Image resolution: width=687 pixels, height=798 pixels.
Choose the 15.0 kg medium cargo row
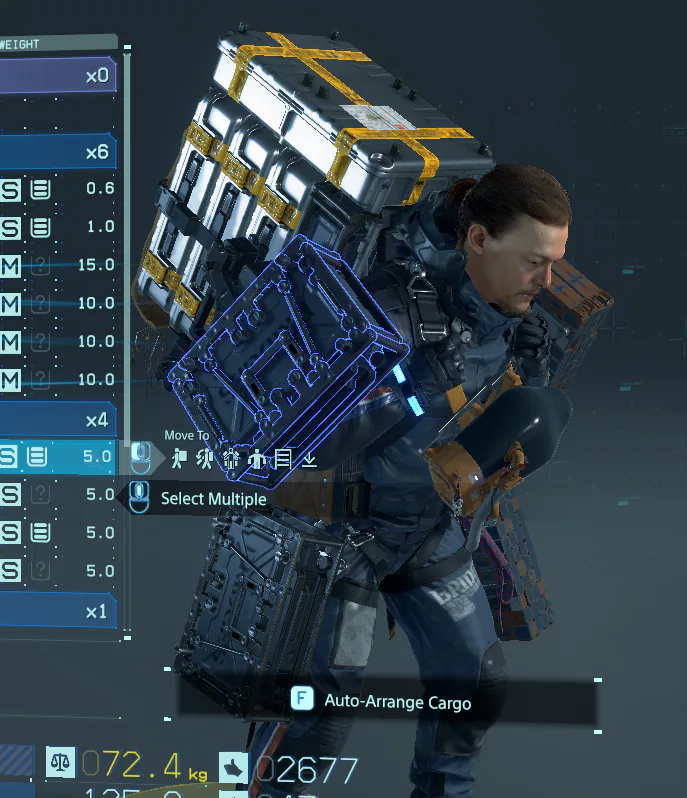pyautogui.click(x=58, y=265)
